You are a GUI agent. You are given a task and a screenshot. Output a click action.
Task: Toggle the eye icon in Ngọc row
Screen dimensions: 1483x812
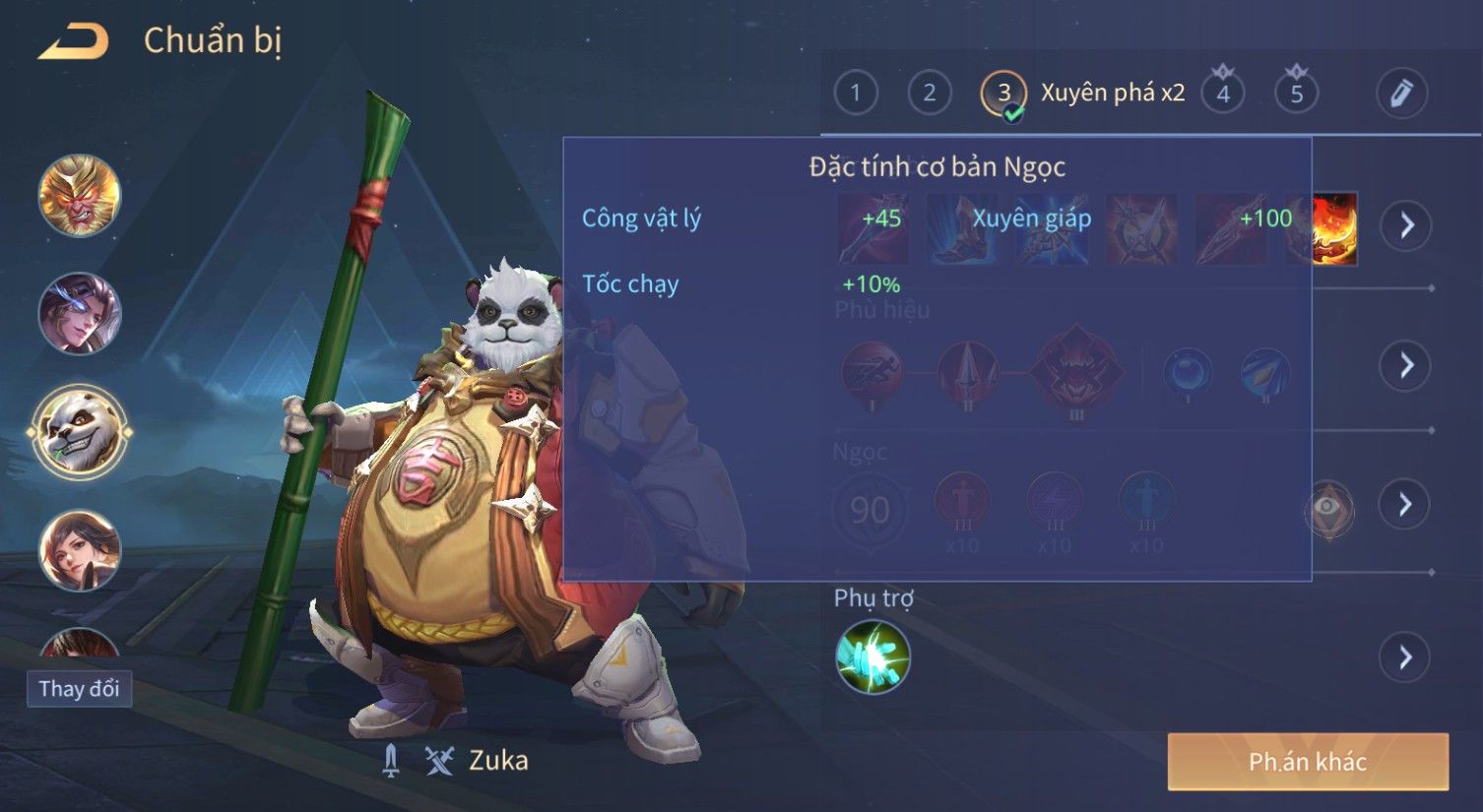click(1328, 507)
